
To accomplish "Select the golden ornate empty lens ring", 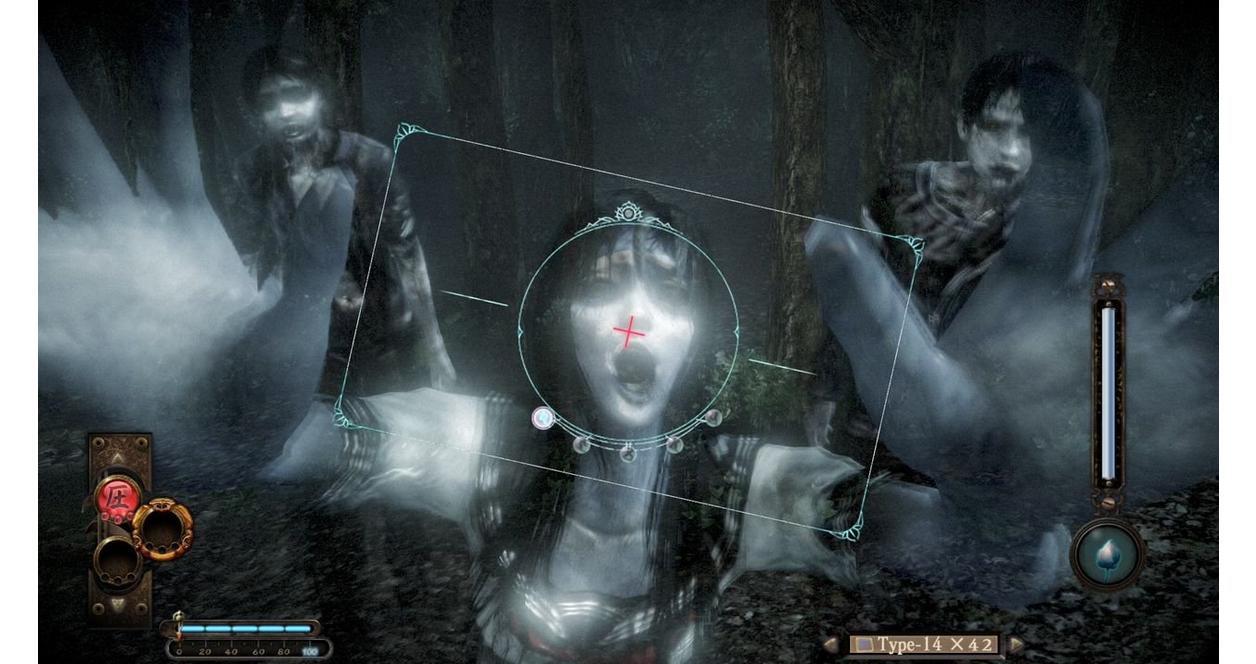I will (x=161, y=529).
